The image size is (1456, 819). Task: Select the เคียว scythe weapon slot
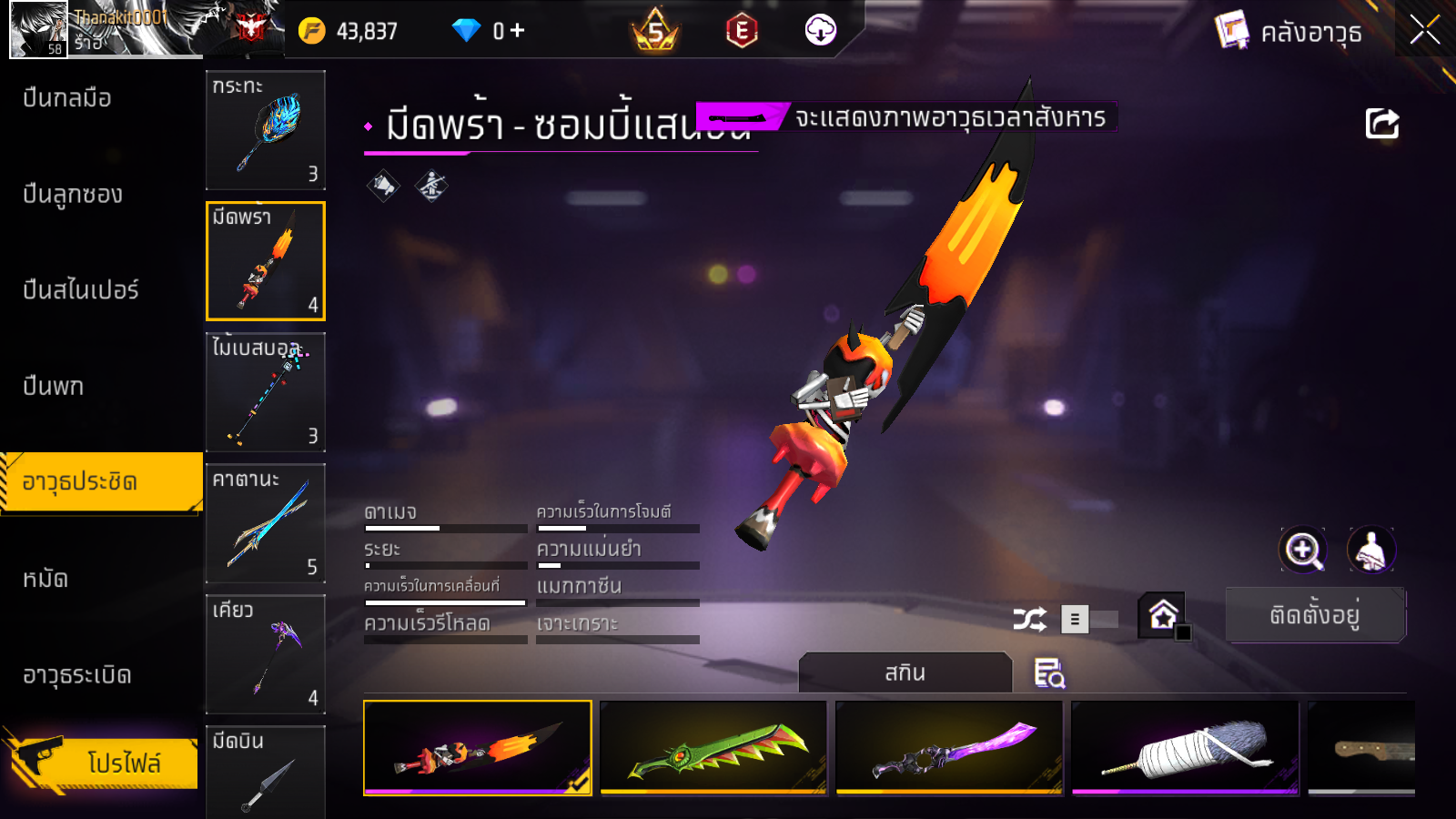click(266, 654)
